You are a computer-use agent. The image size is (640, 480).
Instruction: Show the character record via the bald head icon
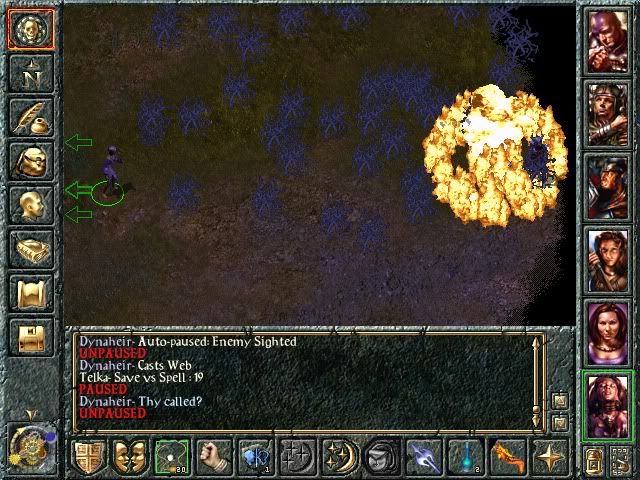(x=31, y=205)
